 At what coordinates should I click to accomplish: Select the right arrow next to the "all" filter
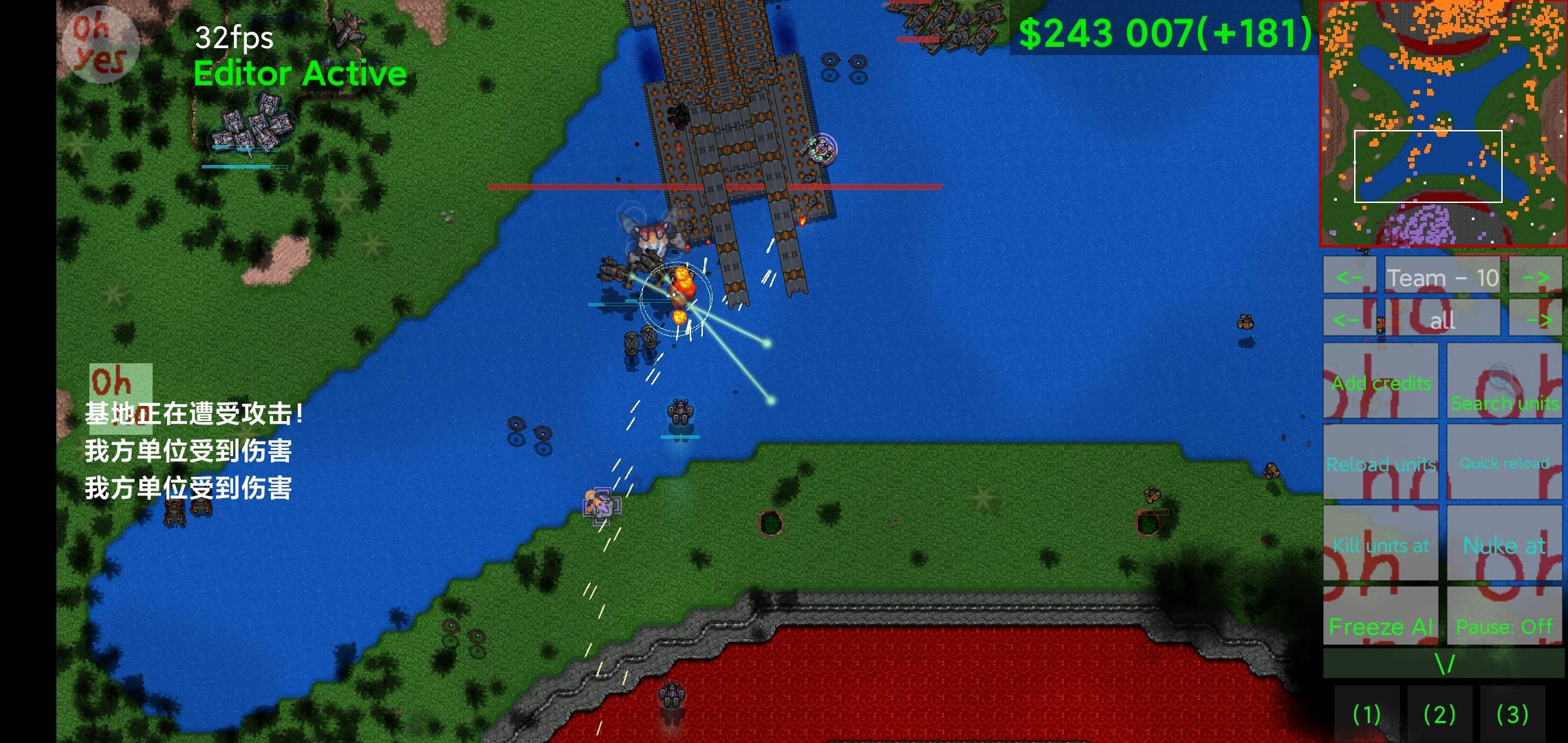[1536, 319]
